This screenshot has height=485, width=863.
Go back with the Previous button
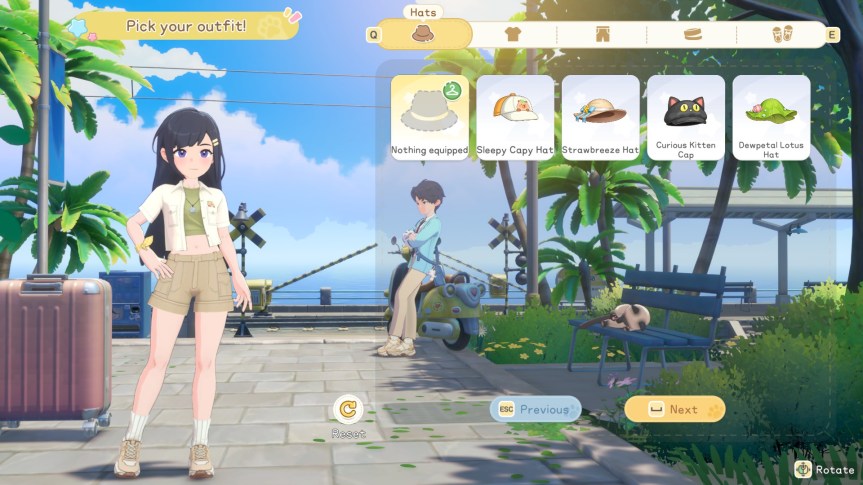click(535, 409)
